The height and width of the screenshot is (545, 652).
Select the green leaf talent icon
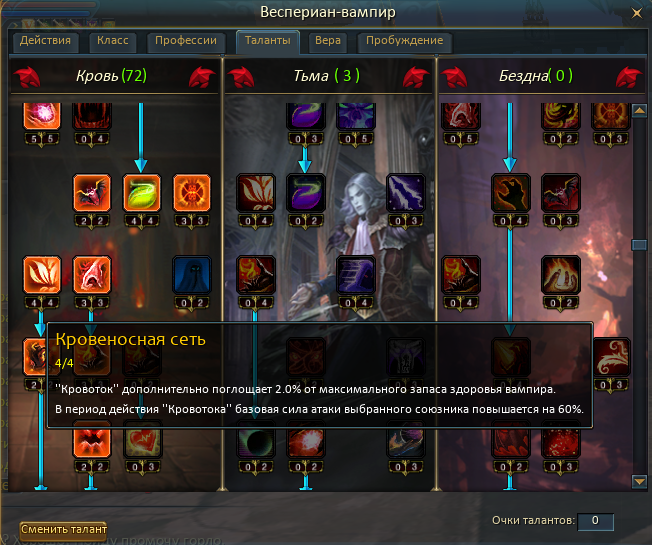click(x=140, y=191)
